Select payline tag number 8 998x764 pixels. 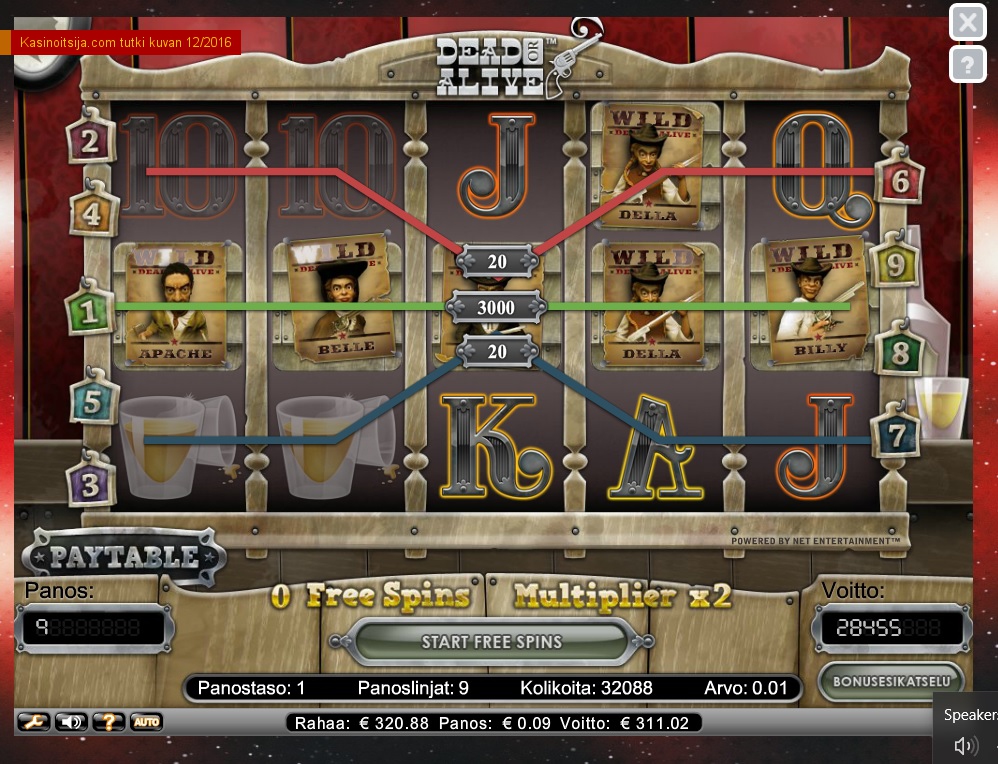[x=899, y=352]
